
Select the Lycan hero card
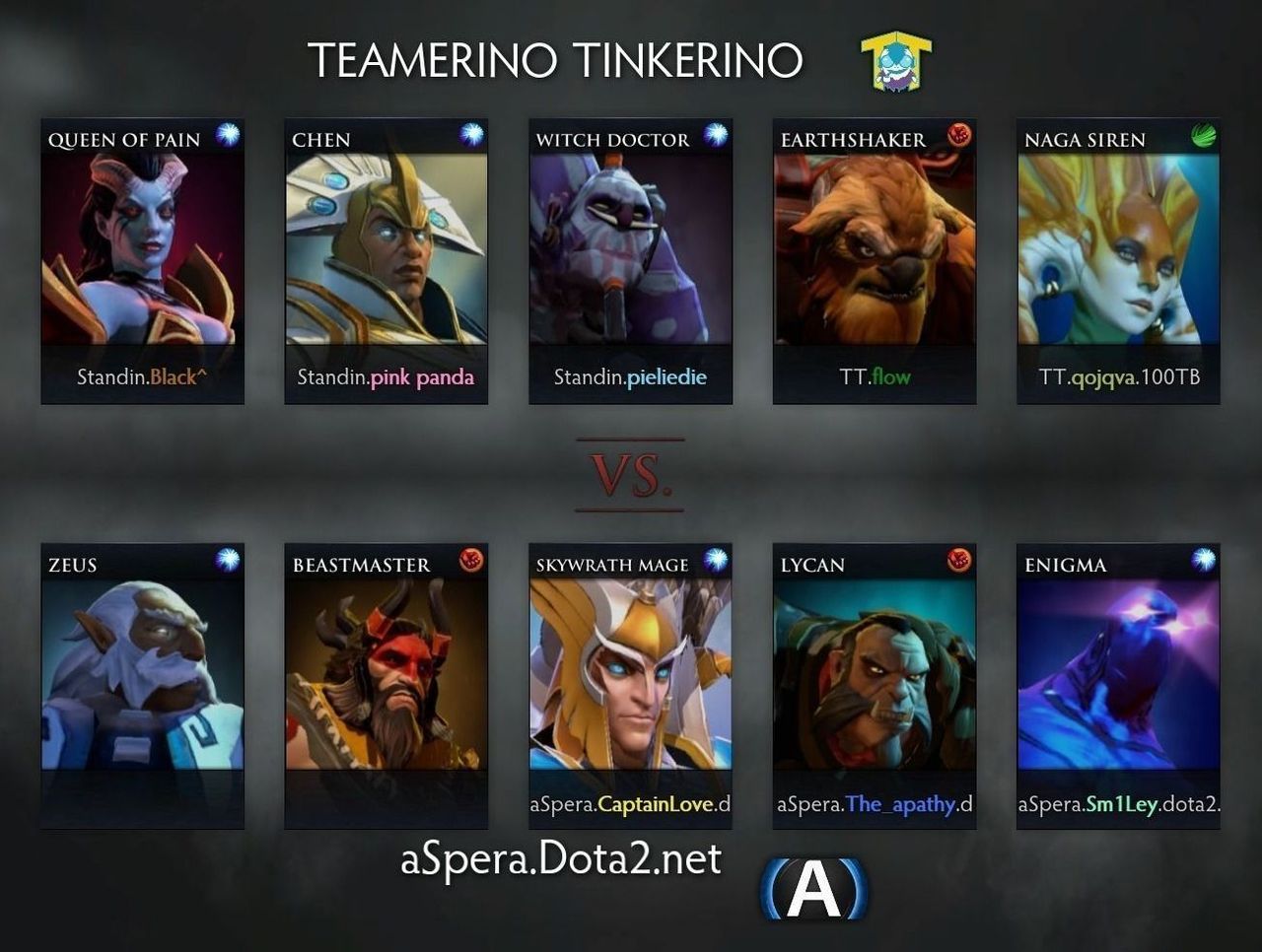click(874, 686)
